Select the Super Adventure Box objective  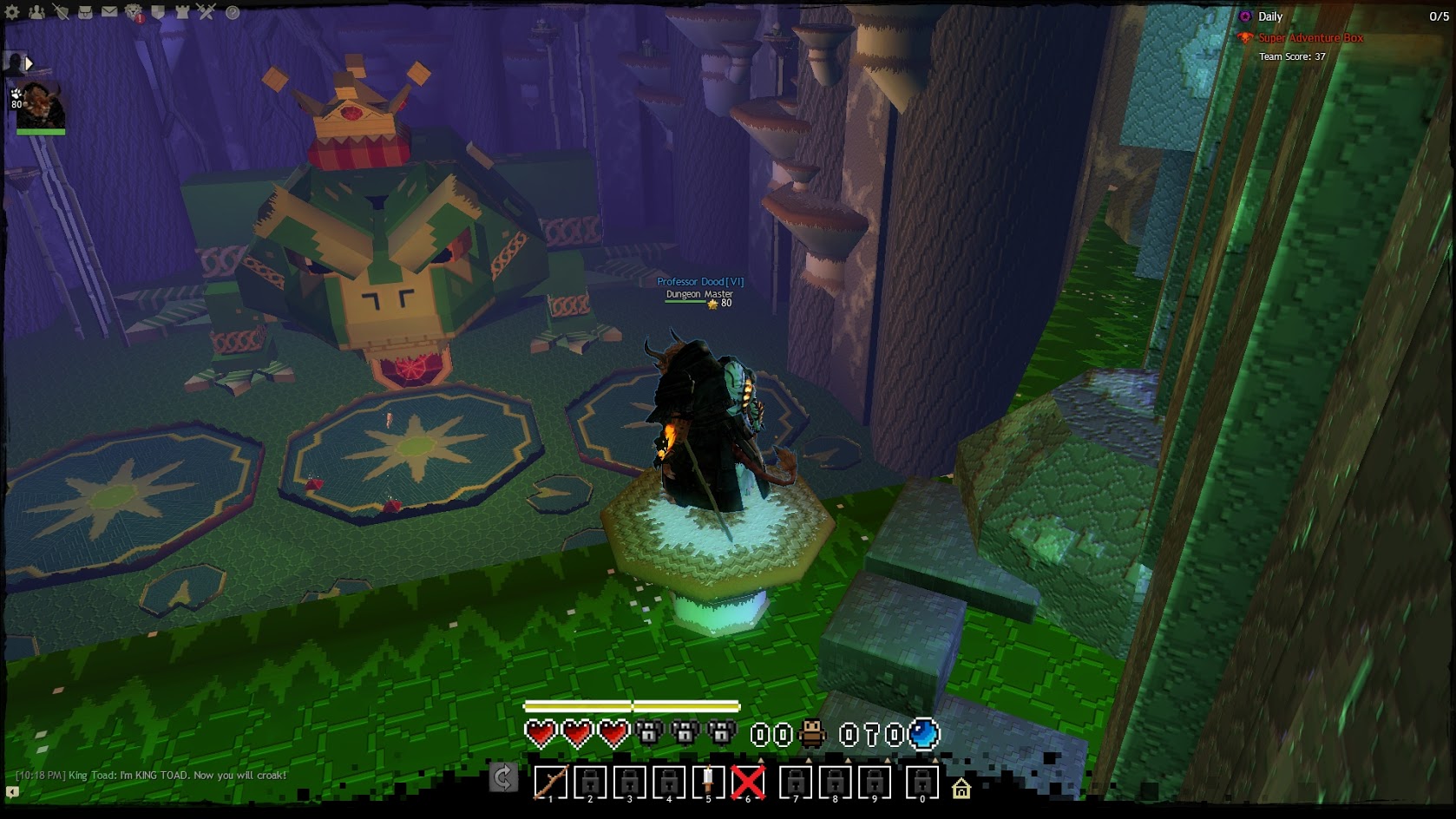click(x=1310, y=38)
